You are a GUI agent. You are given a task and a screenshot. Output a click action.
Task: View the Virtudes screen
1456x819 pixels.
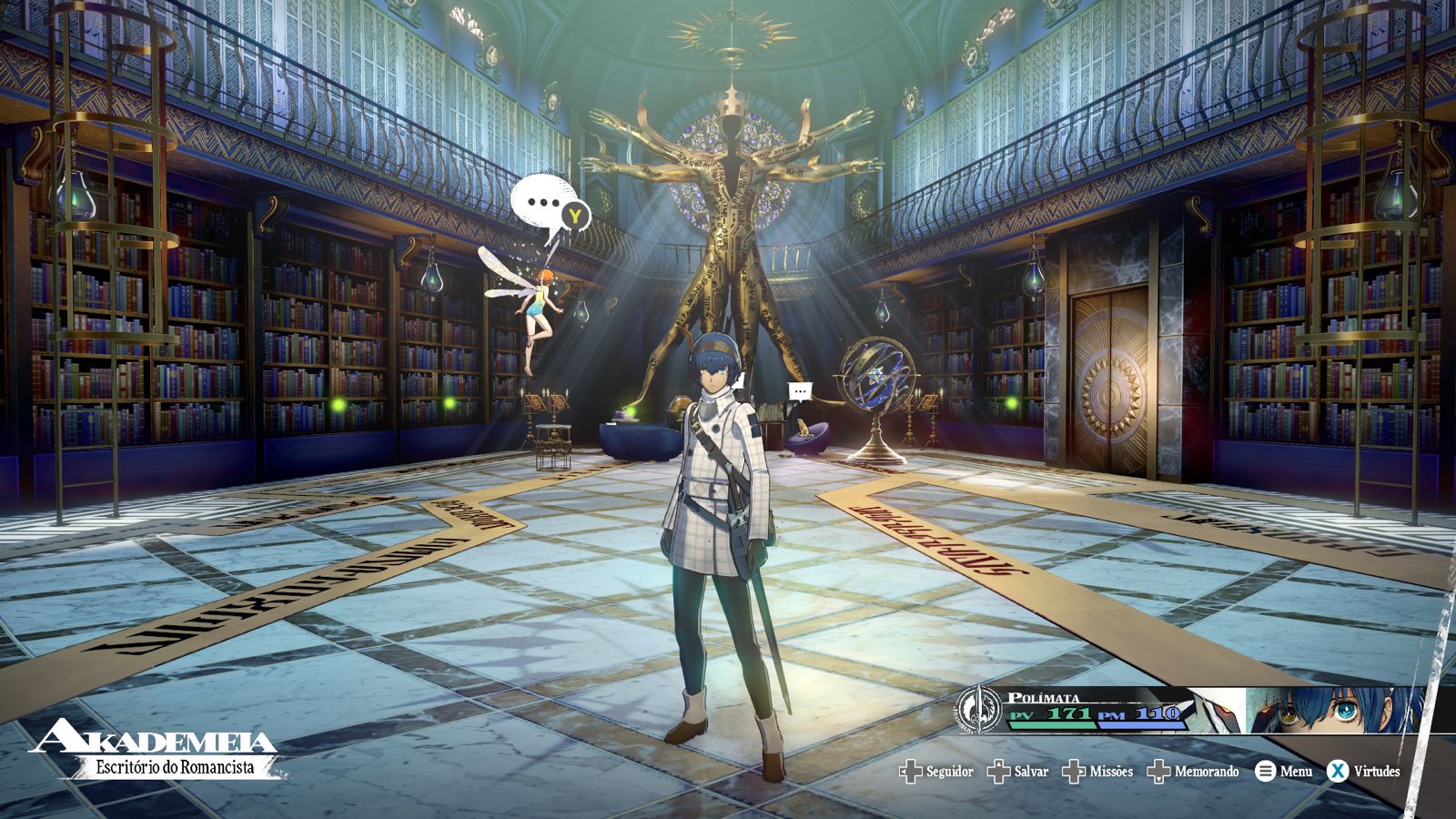tap(1363, 772)
